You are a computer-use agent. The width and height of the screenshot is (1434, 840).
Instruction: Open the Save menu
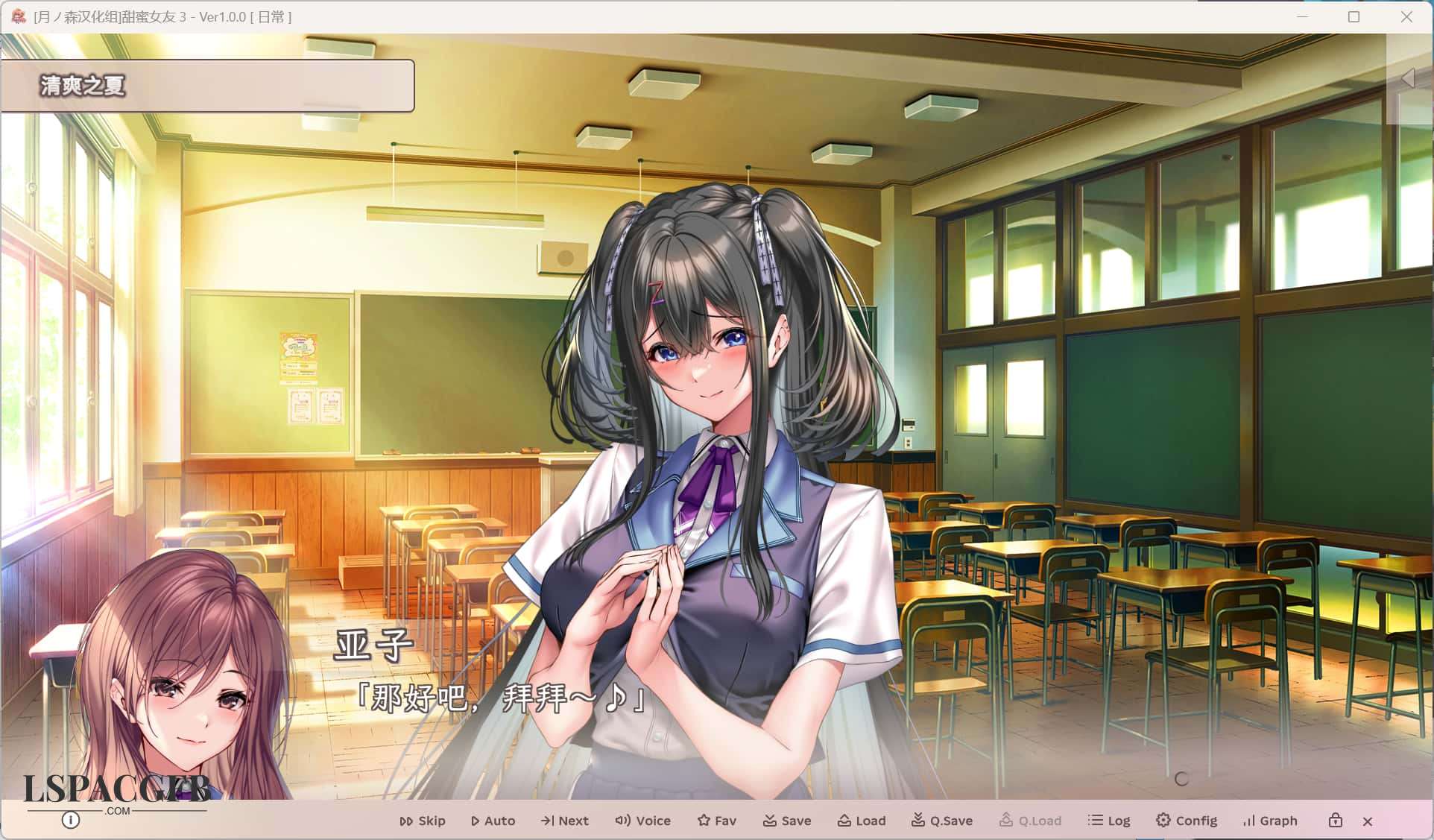(x=786, y=821)
